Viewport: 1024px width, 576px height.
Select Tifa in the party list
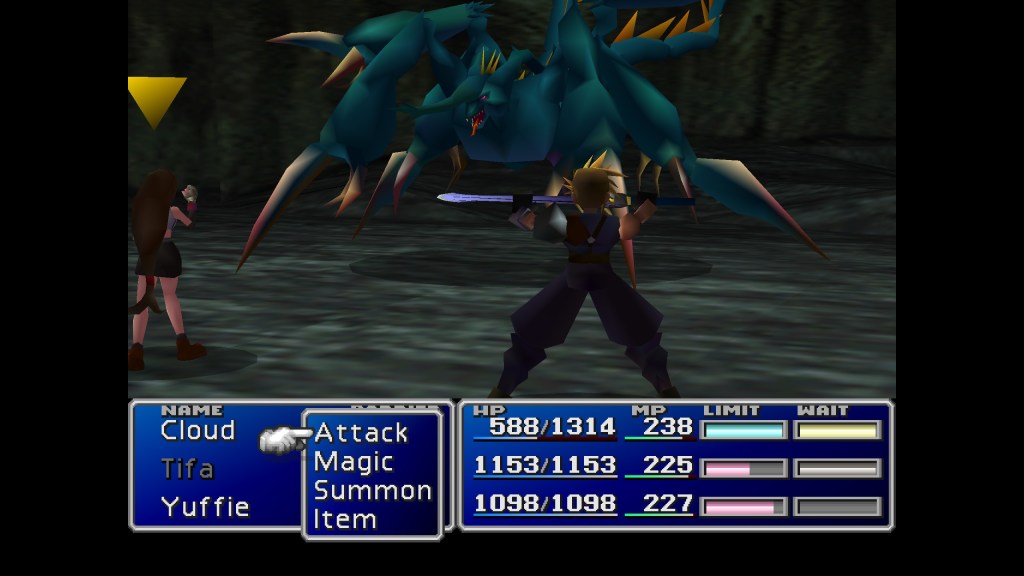pos(187,469)
